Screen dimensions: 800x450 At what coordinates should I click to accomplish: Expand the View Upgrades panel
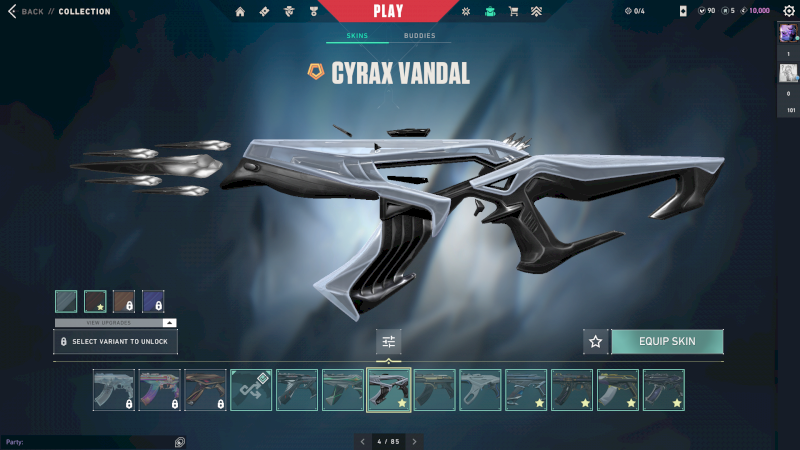point(115,323)
